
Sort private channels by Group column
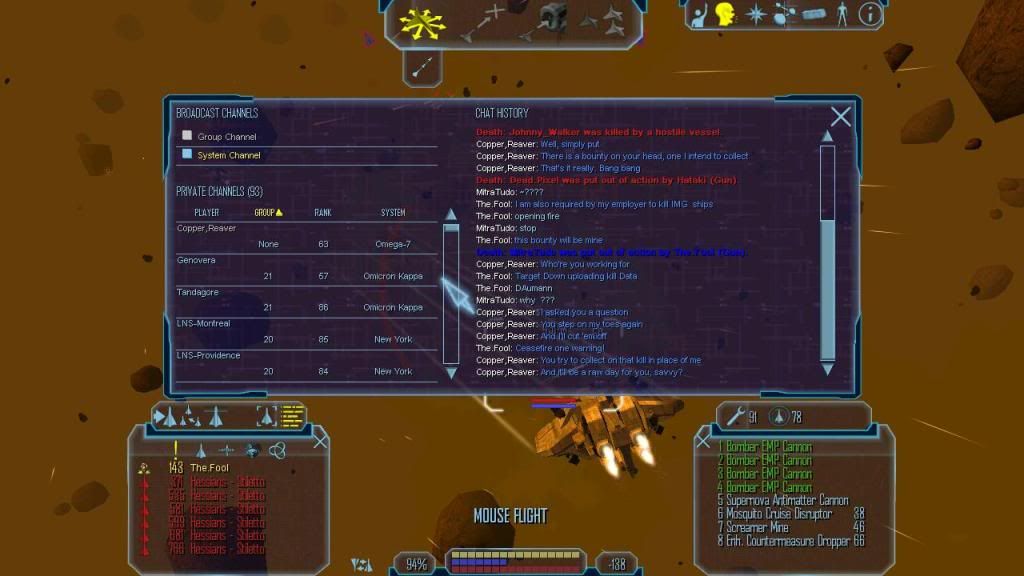[268, 212]
